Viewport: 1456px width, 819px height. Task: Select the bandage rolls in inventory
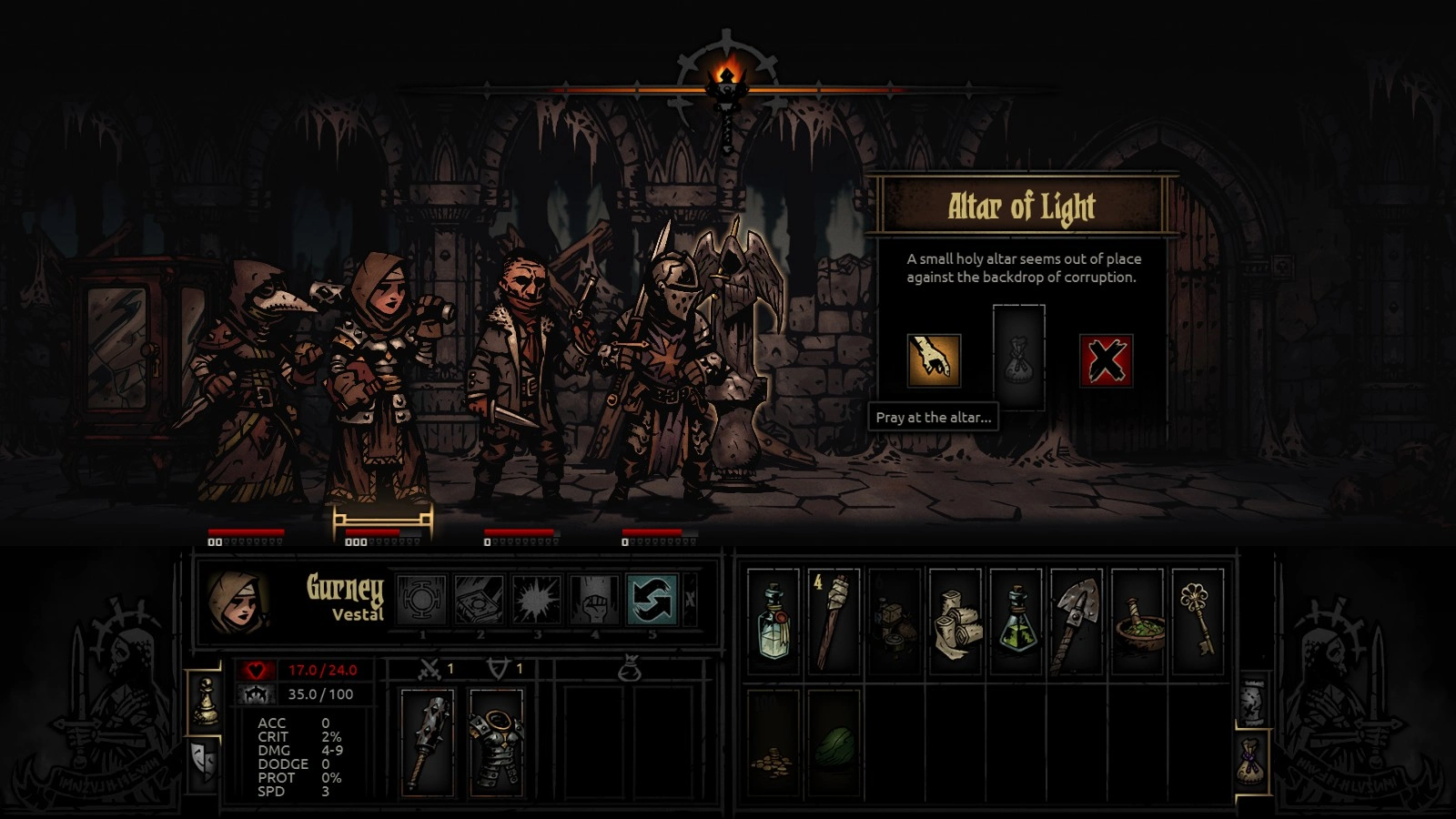pos(955,622)
